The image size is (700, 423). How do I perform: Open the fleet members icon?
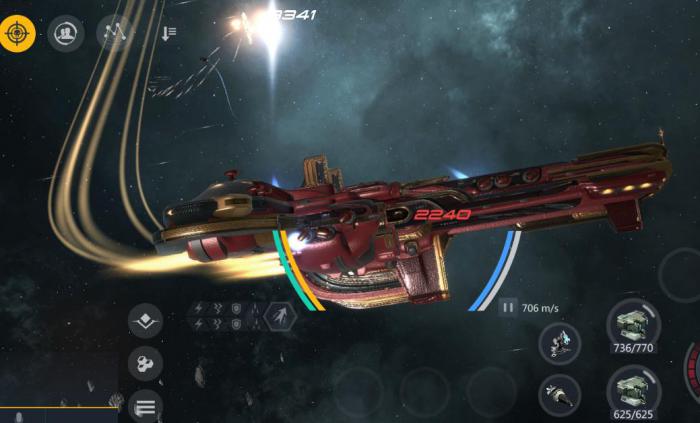[x=66, y=33]
